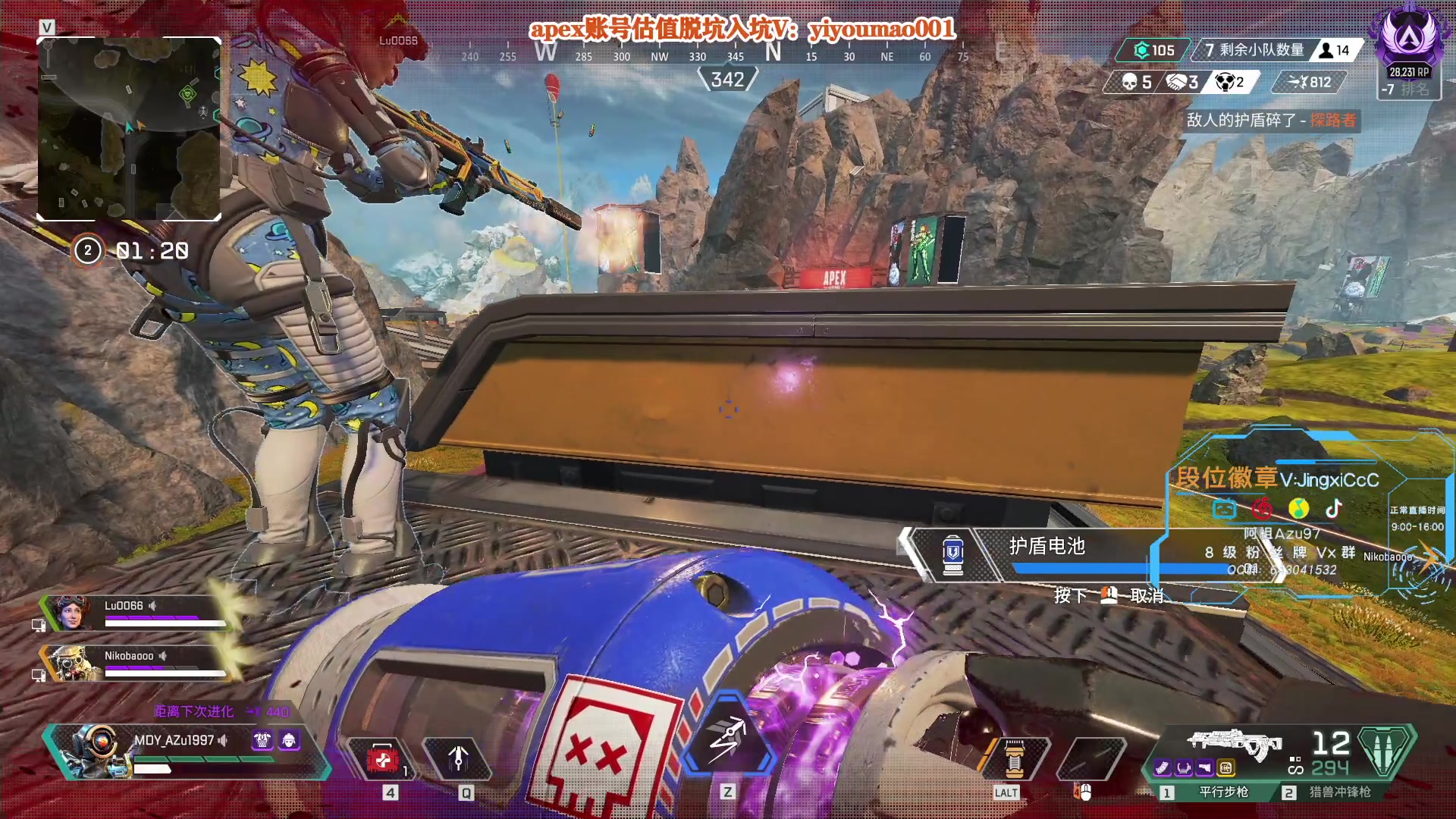Click the ring countdown round indicator
The width and height of the screenshot is (1456, 819).
pyautogui.click(x=87, y=250)
